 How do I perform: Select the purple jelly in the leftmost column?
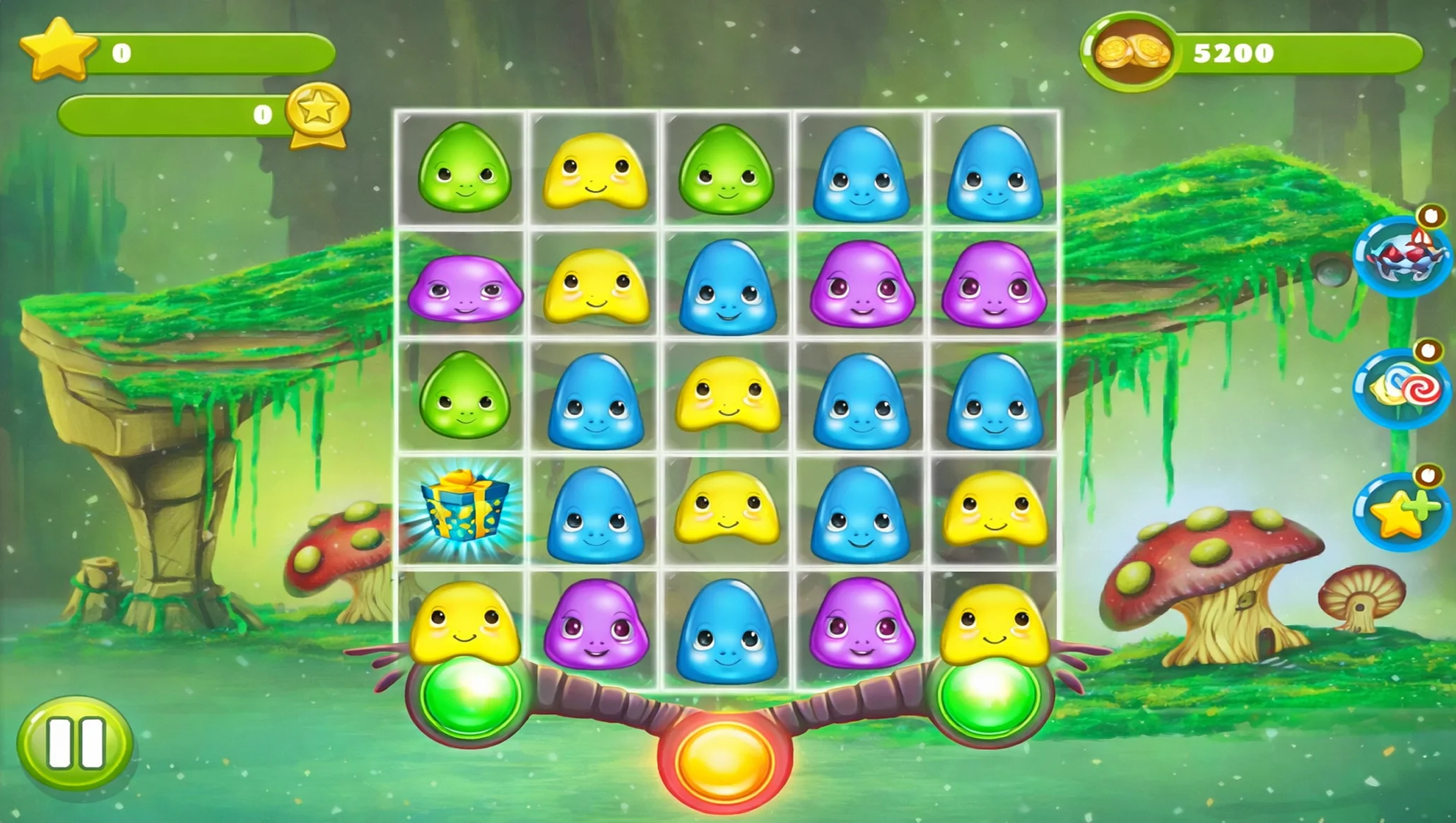[464, 288]
